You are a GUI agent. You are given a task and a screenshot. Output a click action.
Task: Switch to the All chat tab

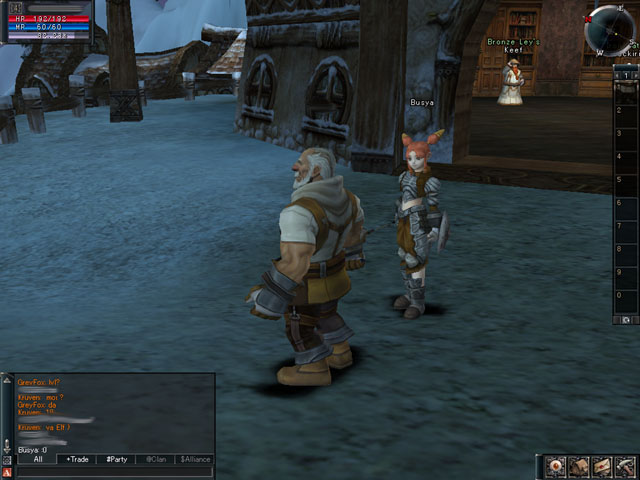(x=37, y=459)
